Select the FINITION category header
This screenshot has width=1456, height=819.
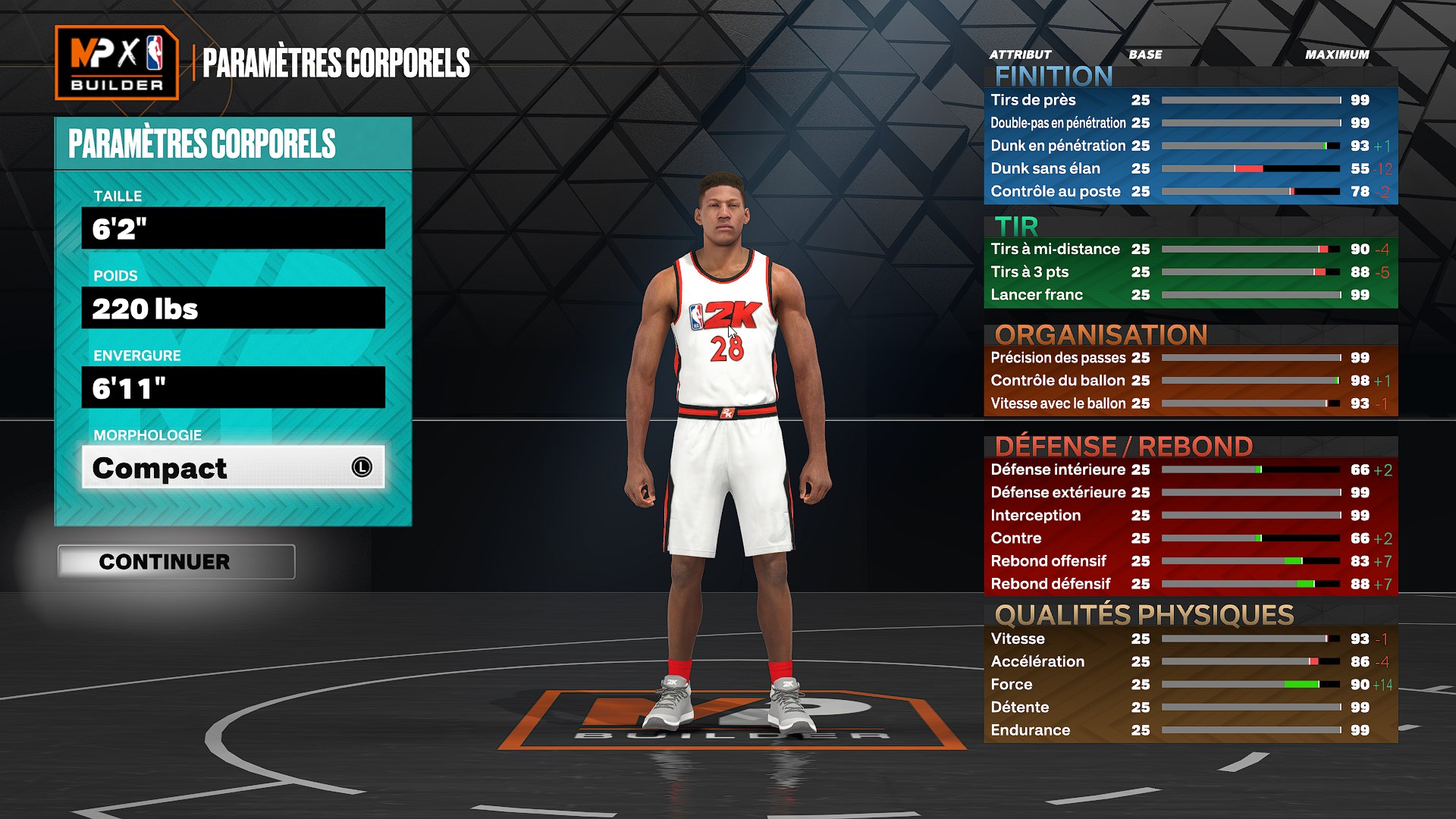click(x=1053, y=75)
